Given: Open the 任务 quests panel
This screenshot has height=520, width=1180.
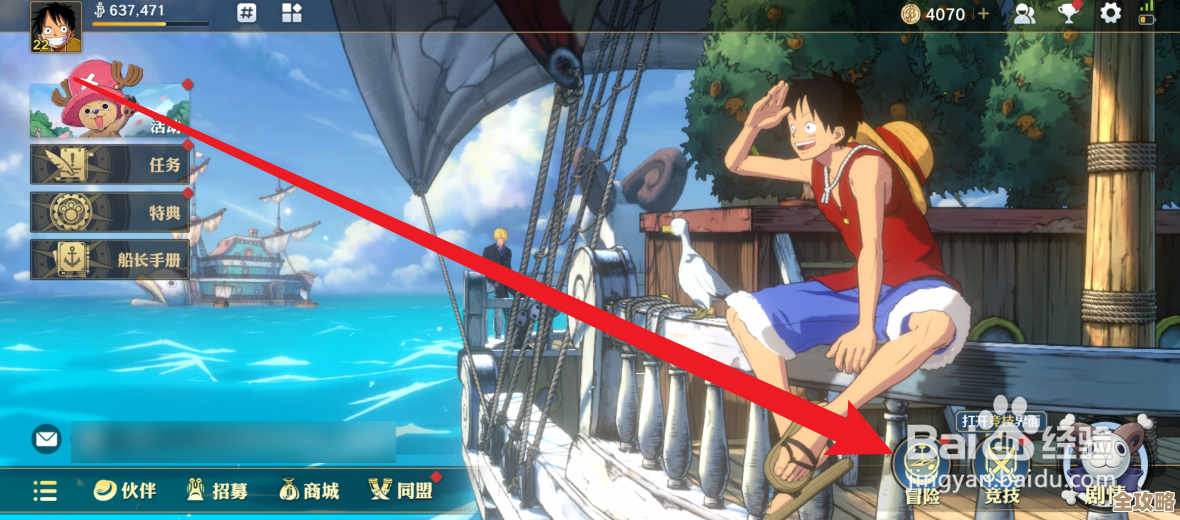Looking at the screenshot, I should 110,165.
